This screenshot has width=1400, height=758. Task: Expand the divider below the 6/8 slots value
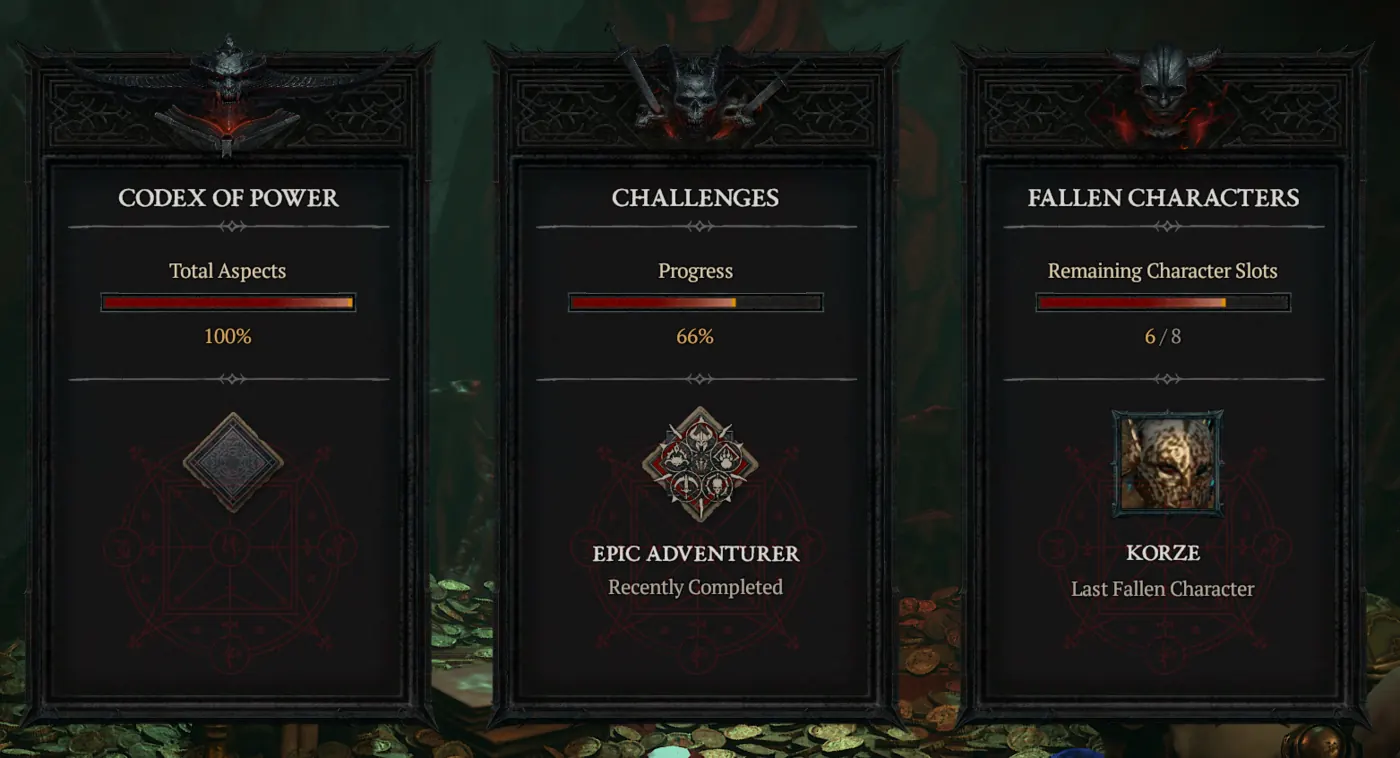[1162, 378]
